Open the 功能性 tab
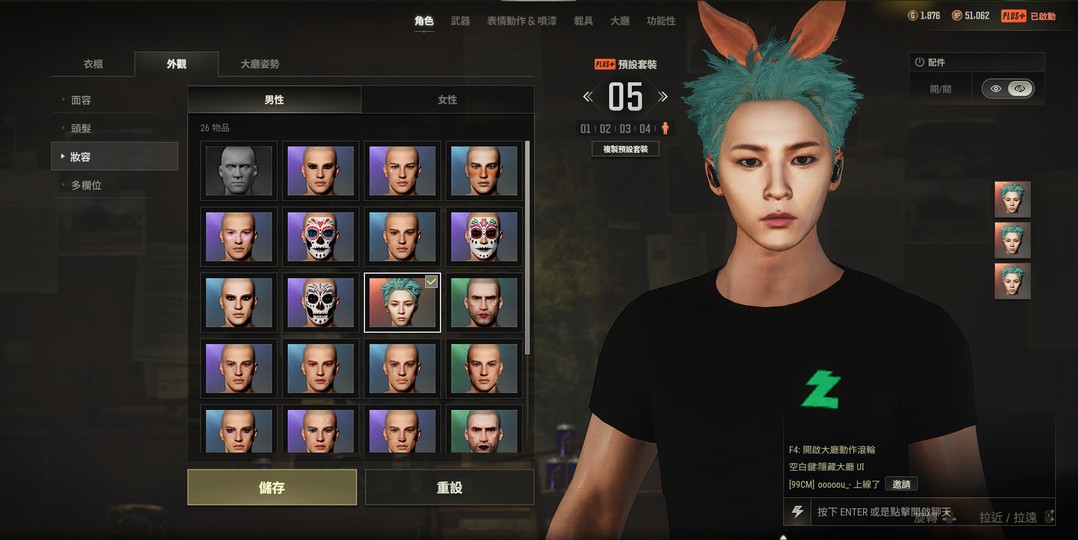 pyautogui.click(x=660, y=21)
